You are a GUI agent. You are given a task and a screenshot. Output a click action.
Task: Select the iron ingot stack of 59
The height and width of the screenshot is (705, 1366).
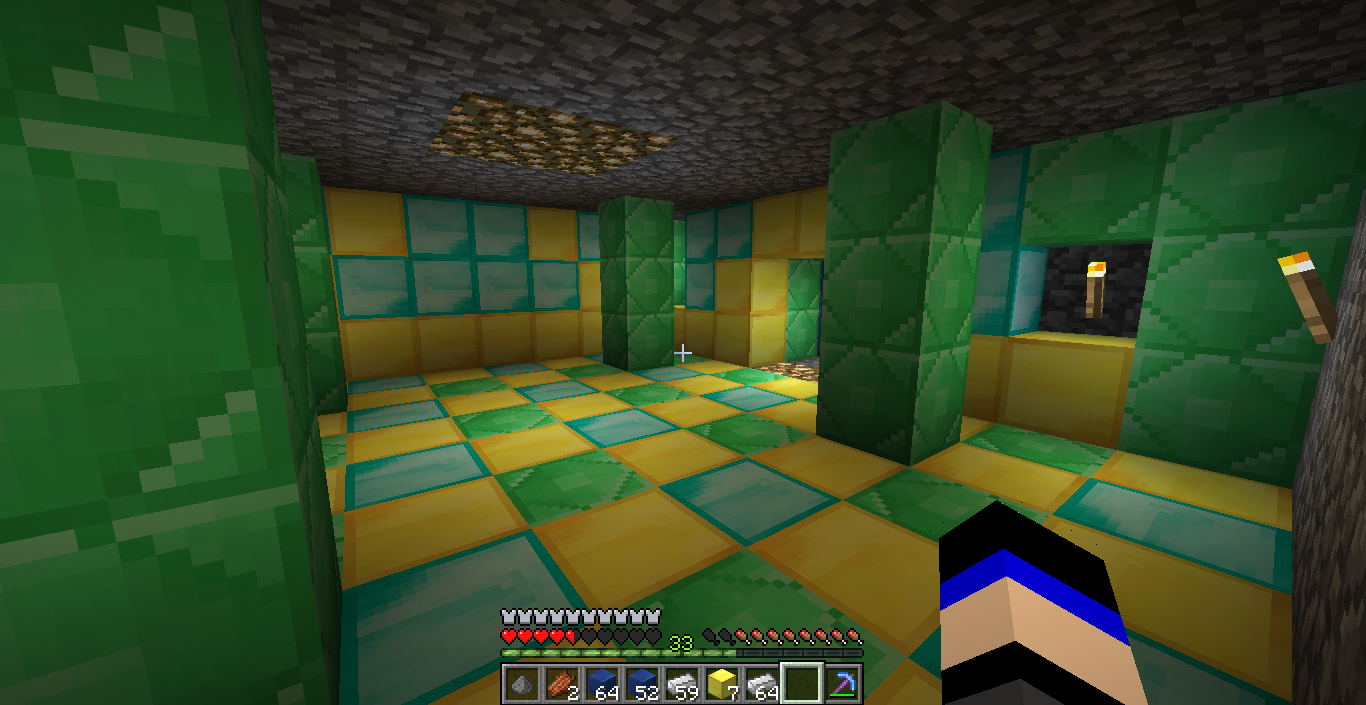coord(681,685)
